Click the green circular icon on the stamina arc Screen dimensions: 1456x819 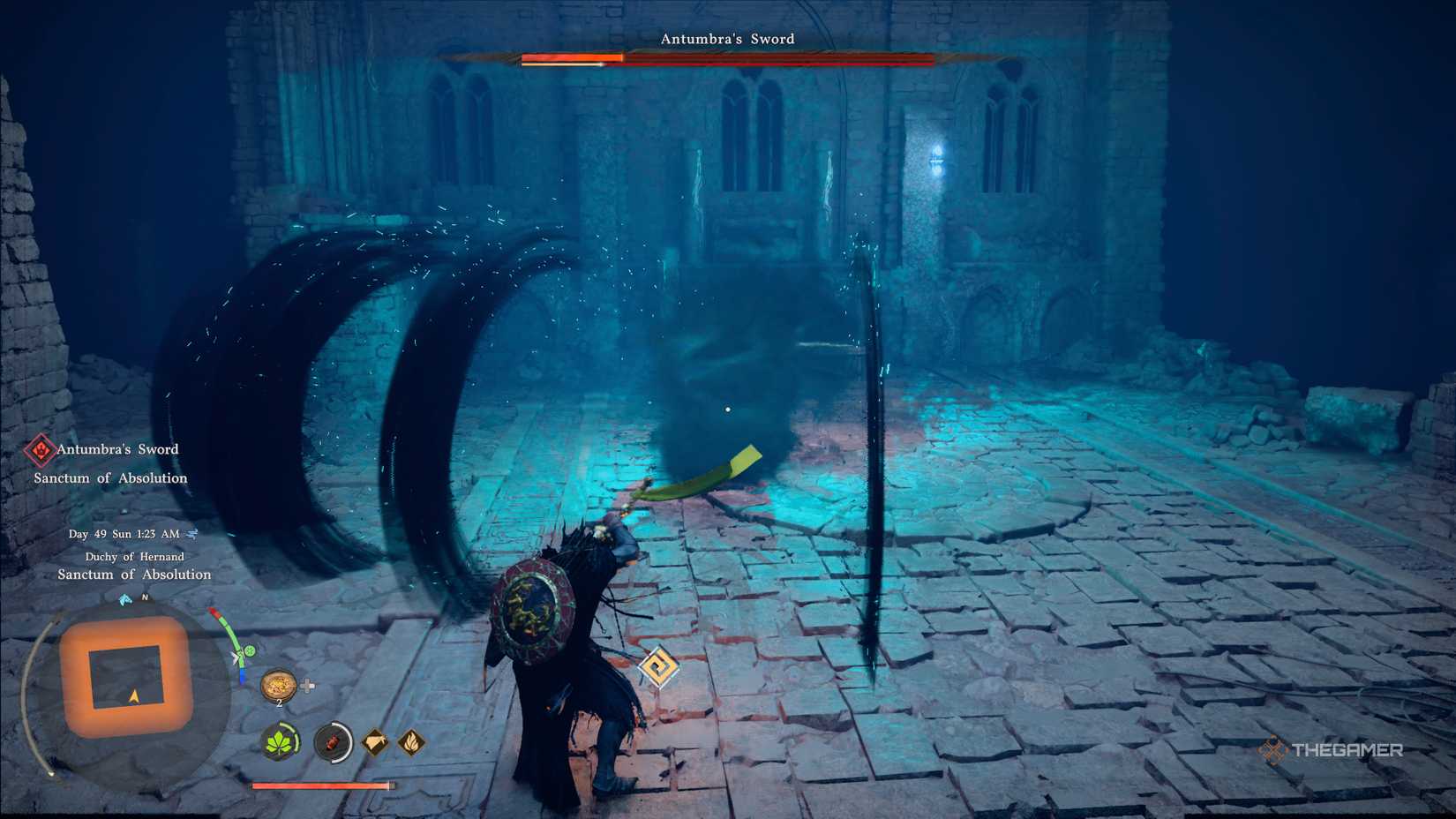250,651
